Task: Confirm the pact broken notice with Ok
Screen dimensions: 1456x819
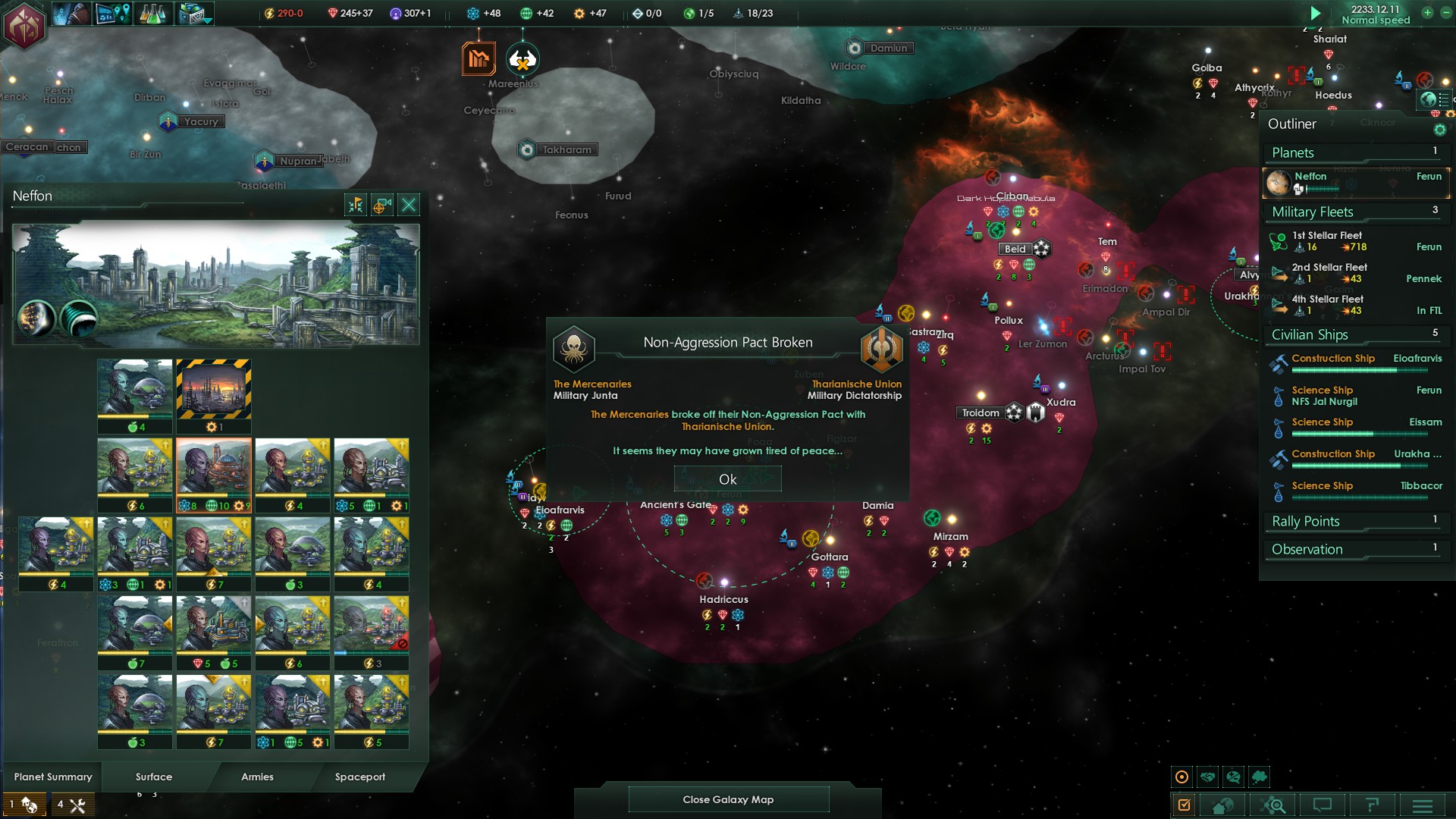Action: 727,479
